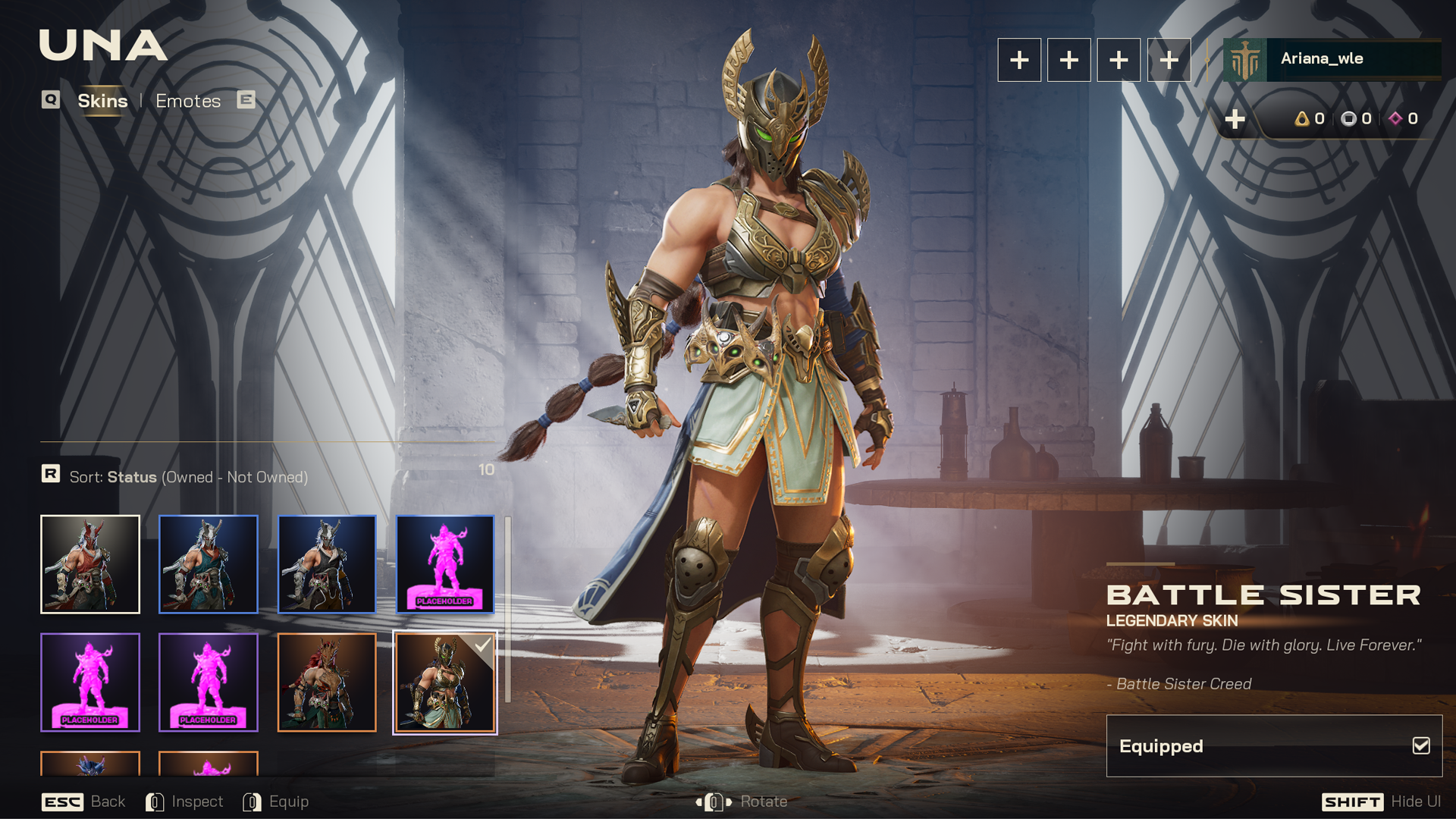Choose the red-haired orange-bordered skin
1456x819 pixels.
click(x=327, y=682)
